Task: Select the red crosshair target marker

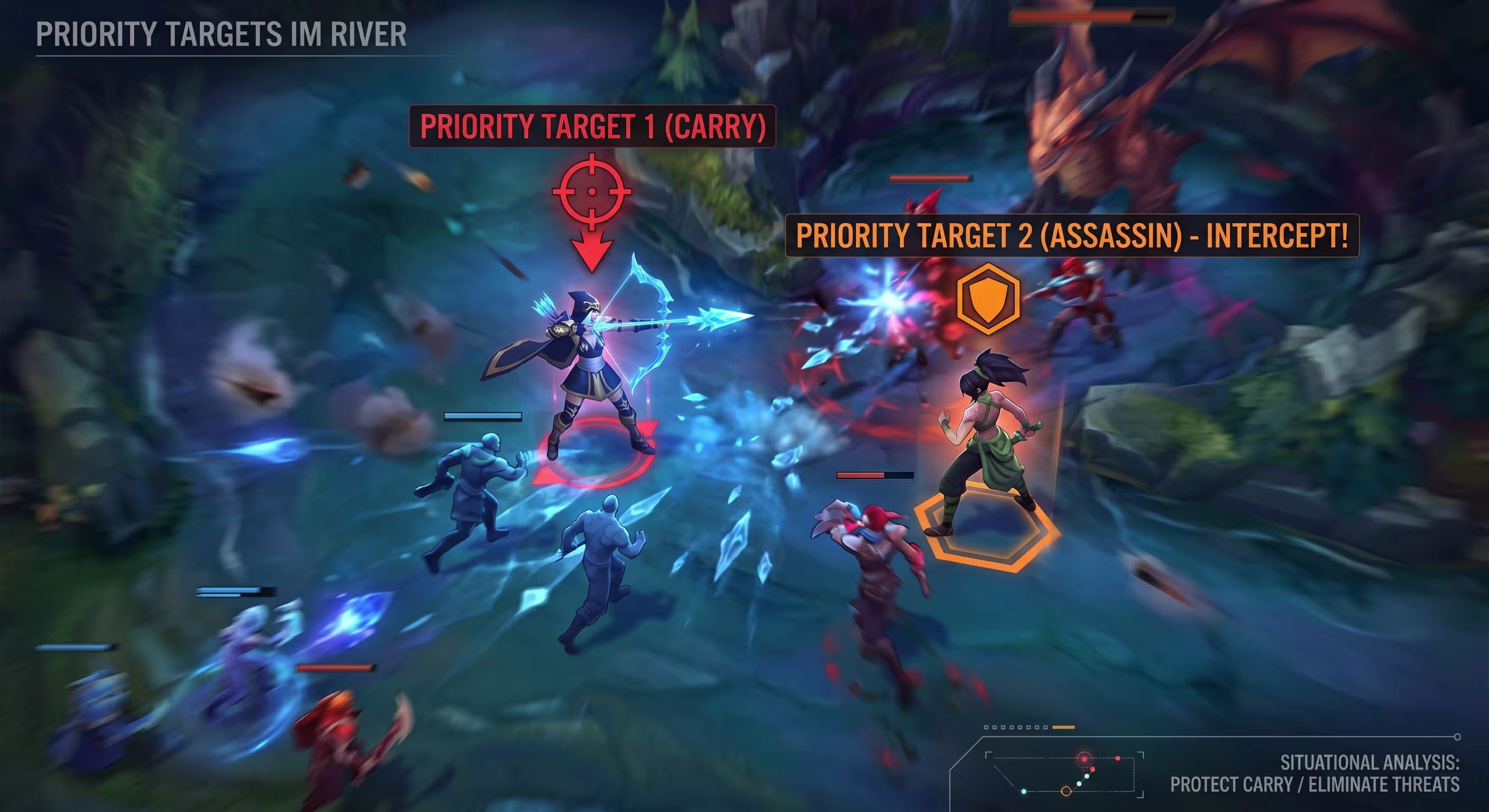Action: [591, 191]
